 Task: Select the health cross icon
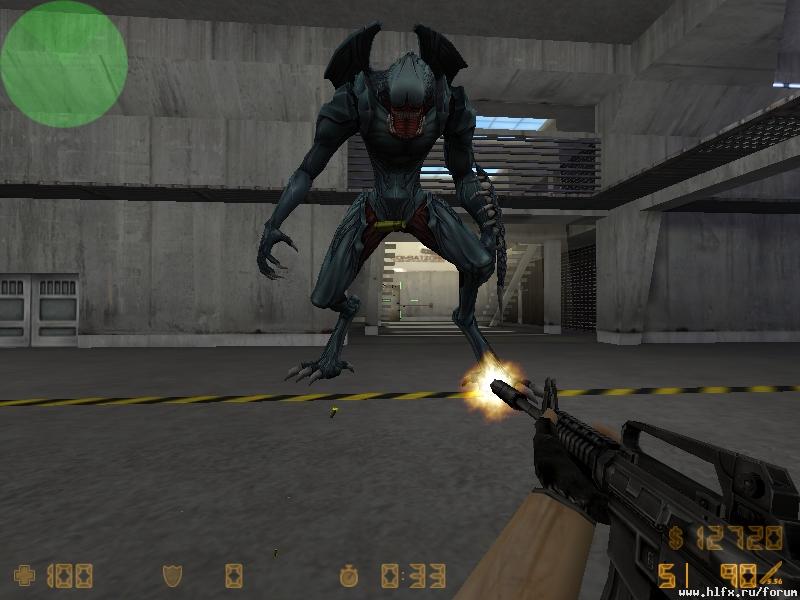(x=23, y=575)
